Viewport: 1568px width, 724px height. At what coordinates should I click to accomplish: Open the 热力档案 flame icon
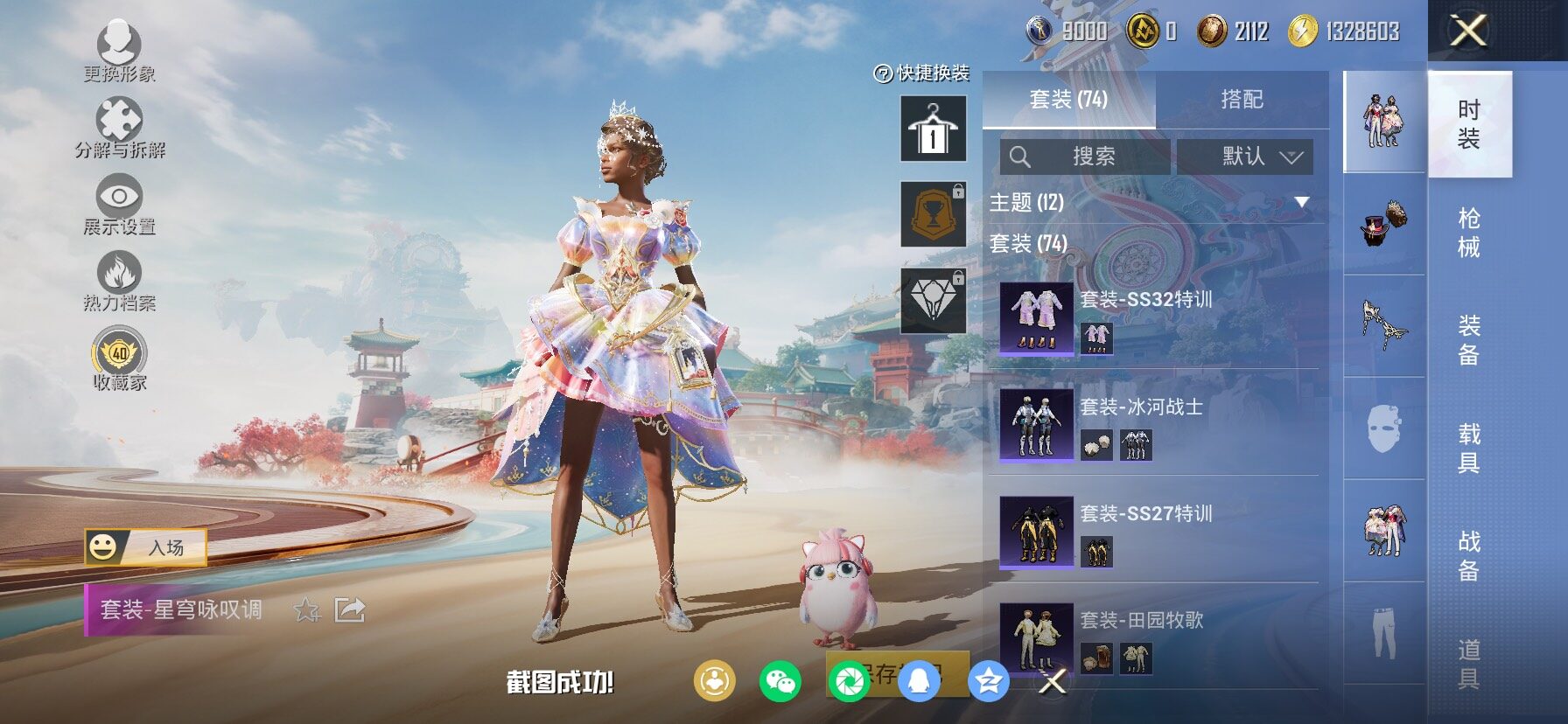coord(119,280)
